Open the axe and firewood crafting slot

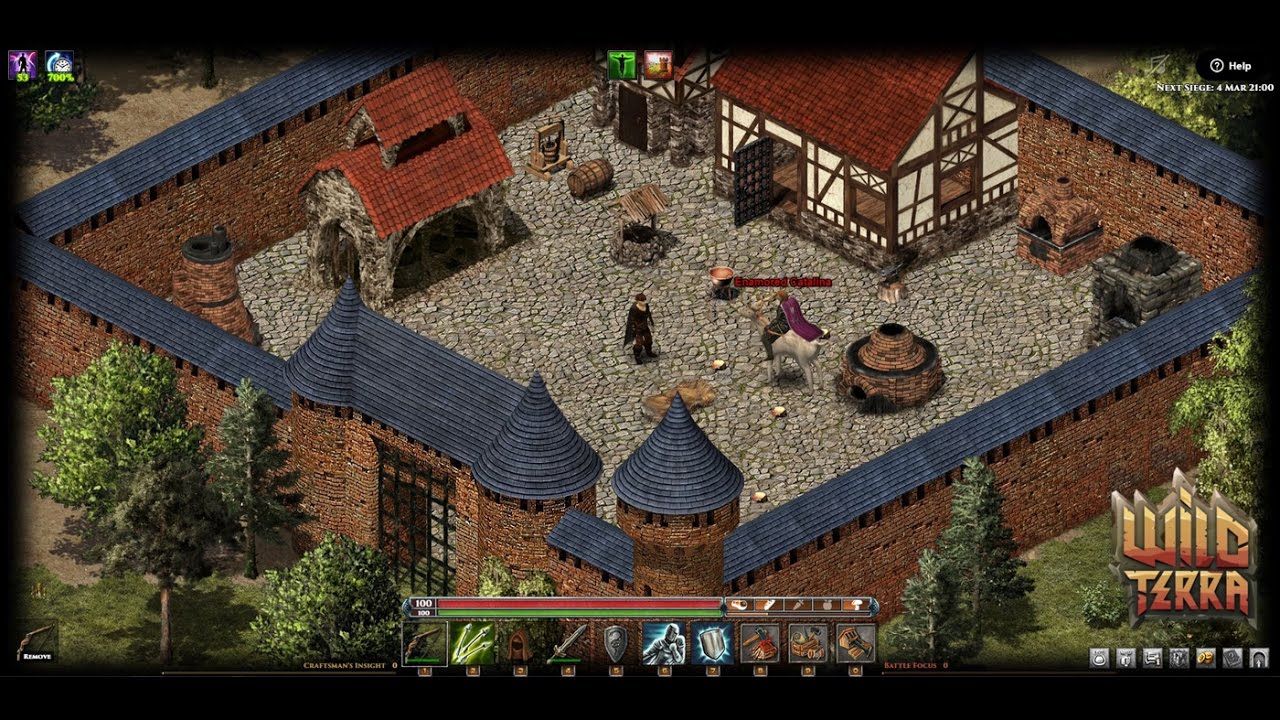point(760,644)
